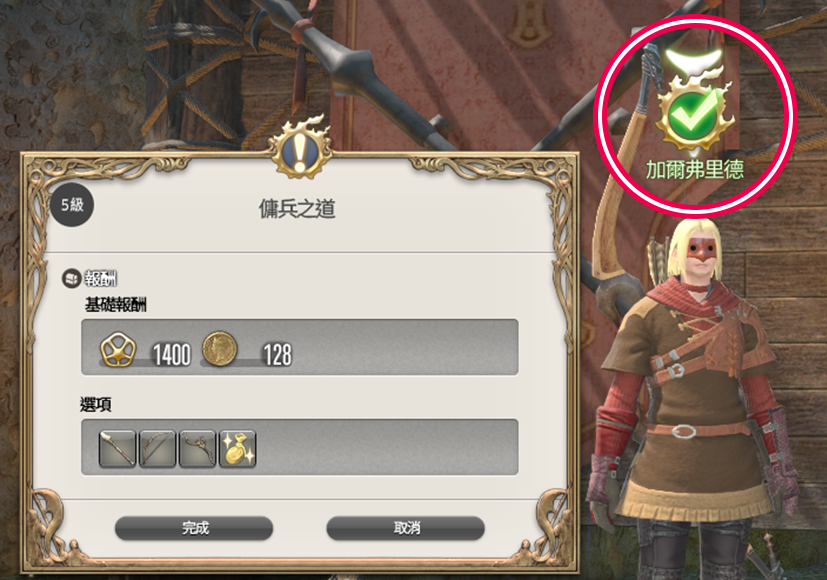
Task: Click the 完成 button to complete the quest
Action: 194,528
